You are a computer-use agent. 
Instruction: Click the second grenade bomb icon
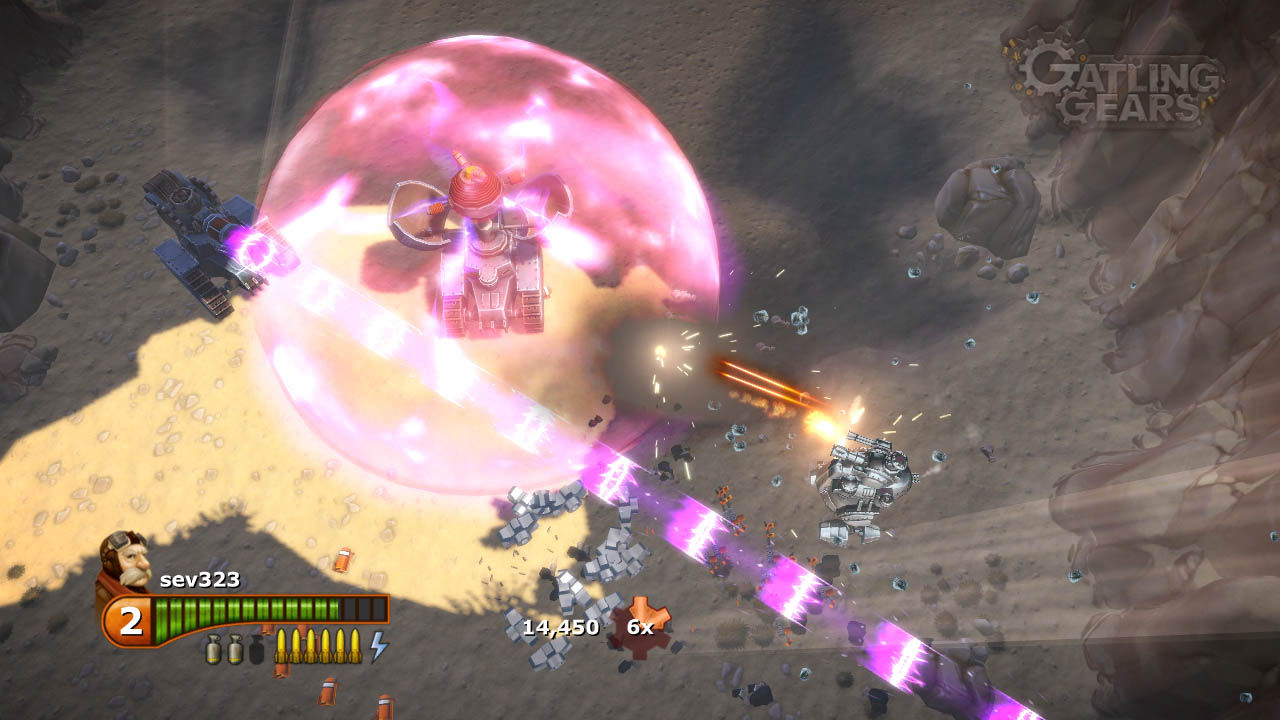click(x=234, y=650)
